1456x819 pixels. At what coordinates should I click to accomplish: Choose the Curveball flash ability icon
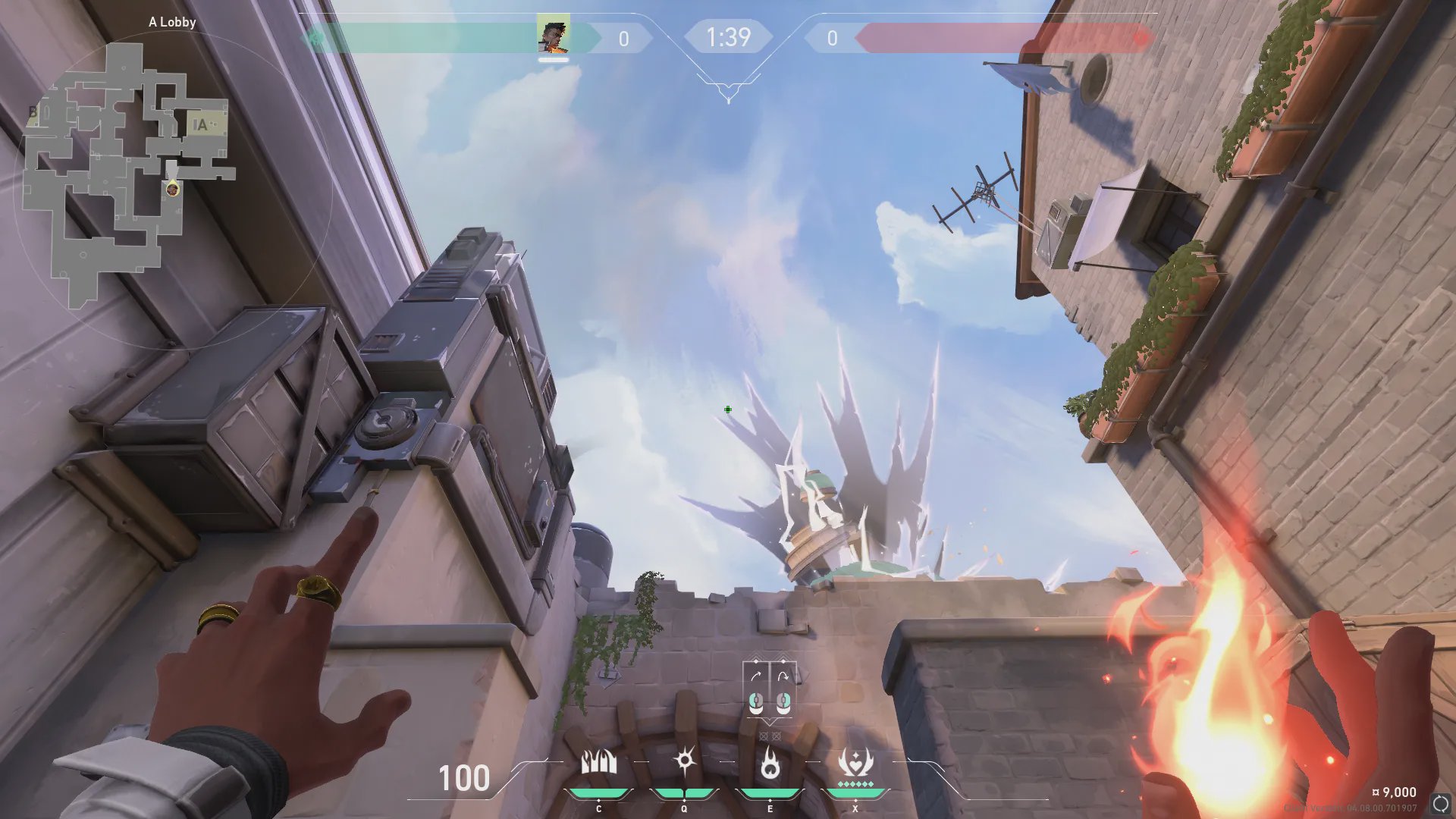(684, 761)
